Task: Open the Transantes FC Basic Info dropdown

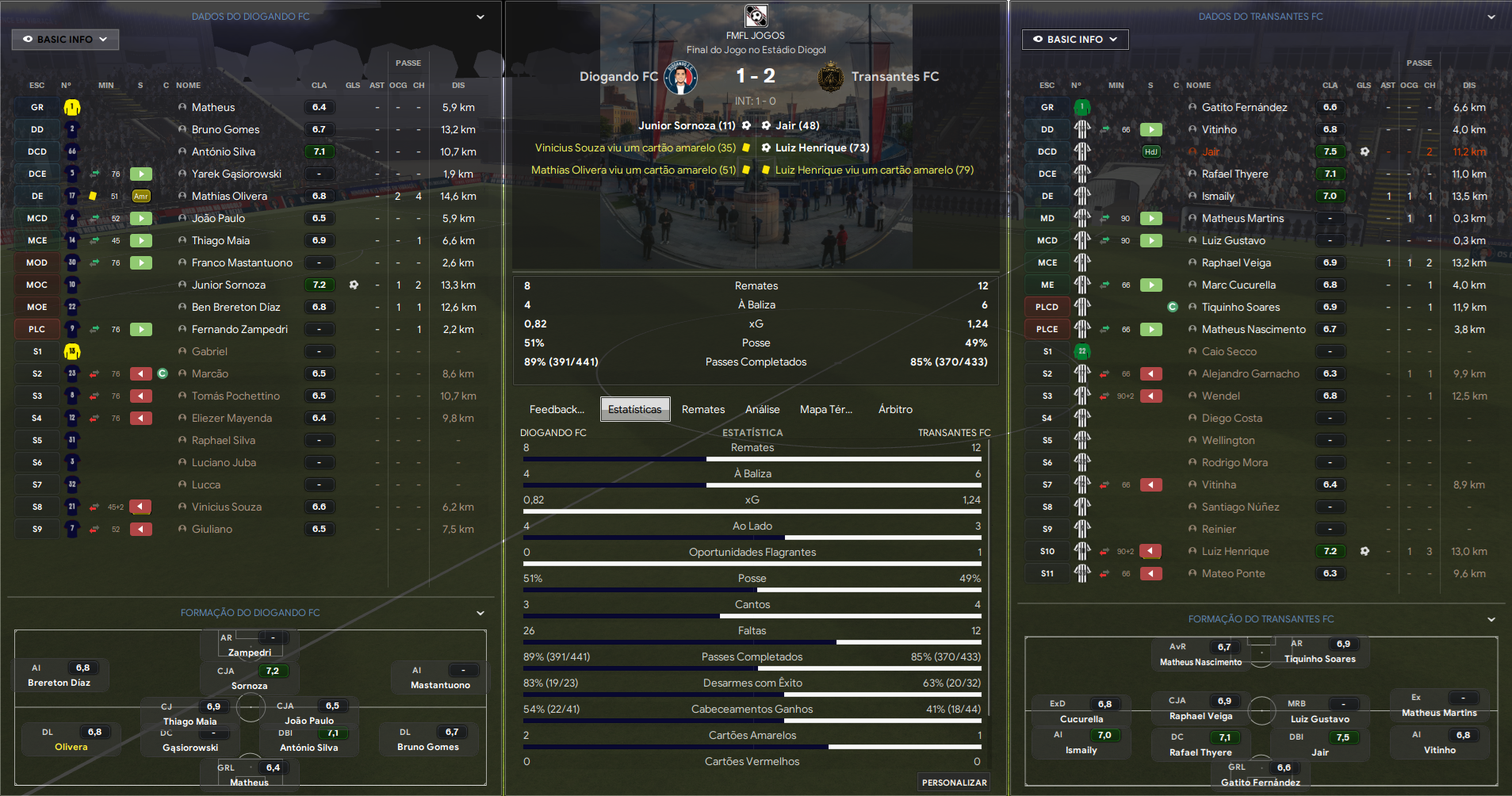Action: coord(1074,40)
